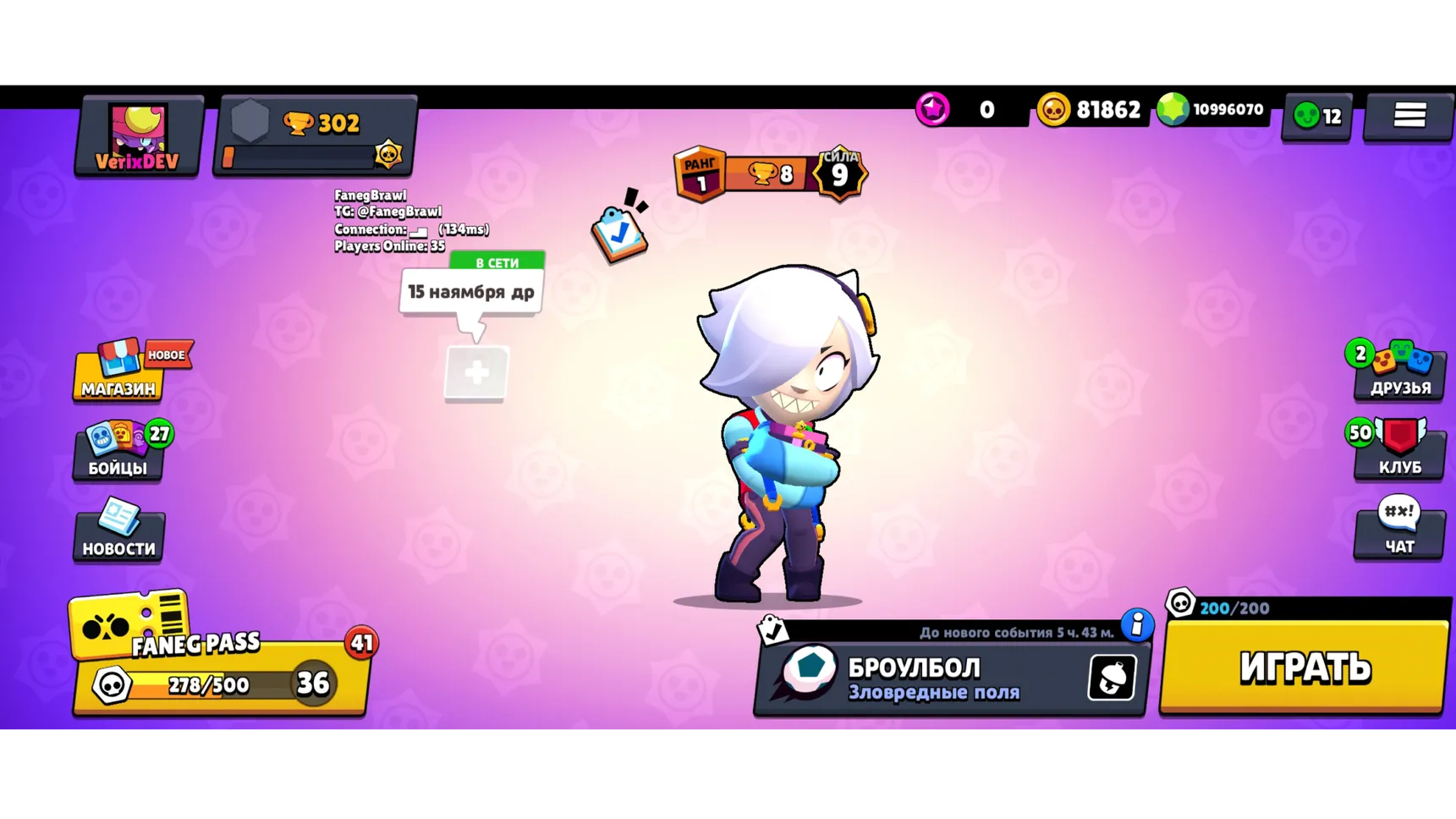Image resolution: width=1456 pixels, height=819 pixels.
Task: Tap the СИЛА 9 power level badge
Action: 840,173
